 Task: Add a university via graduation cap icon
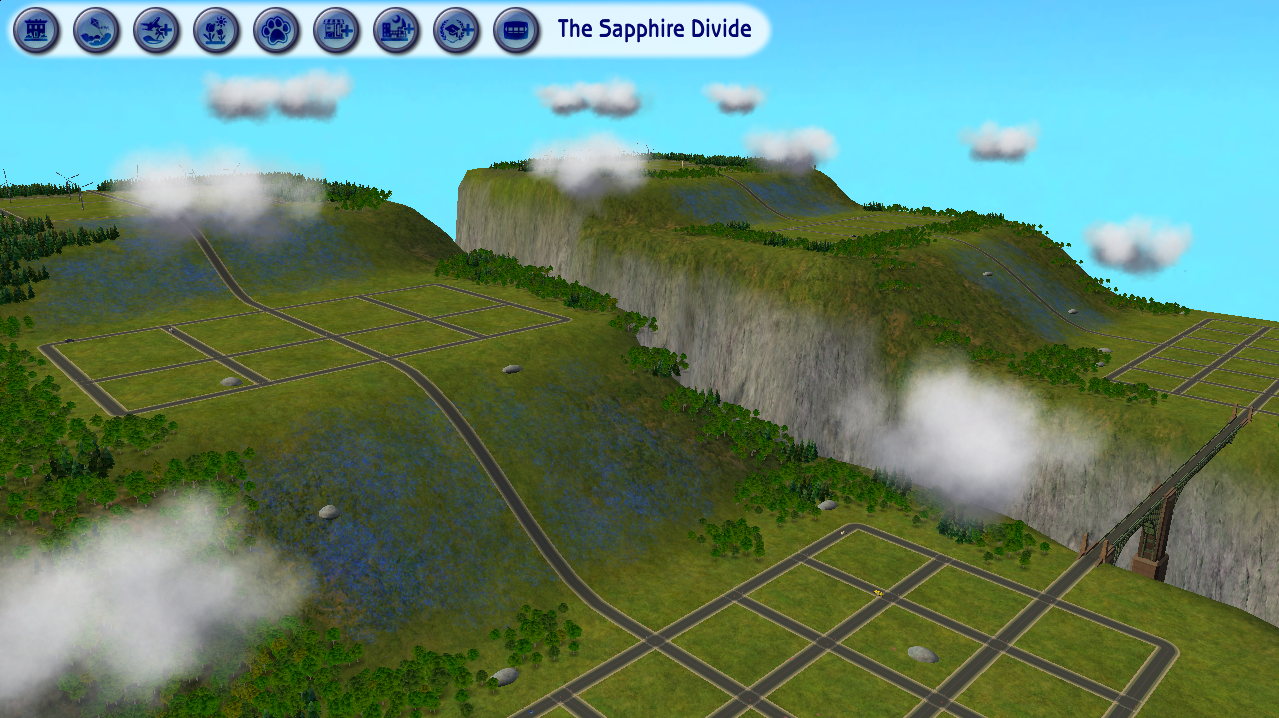click(x=456, y=30)
